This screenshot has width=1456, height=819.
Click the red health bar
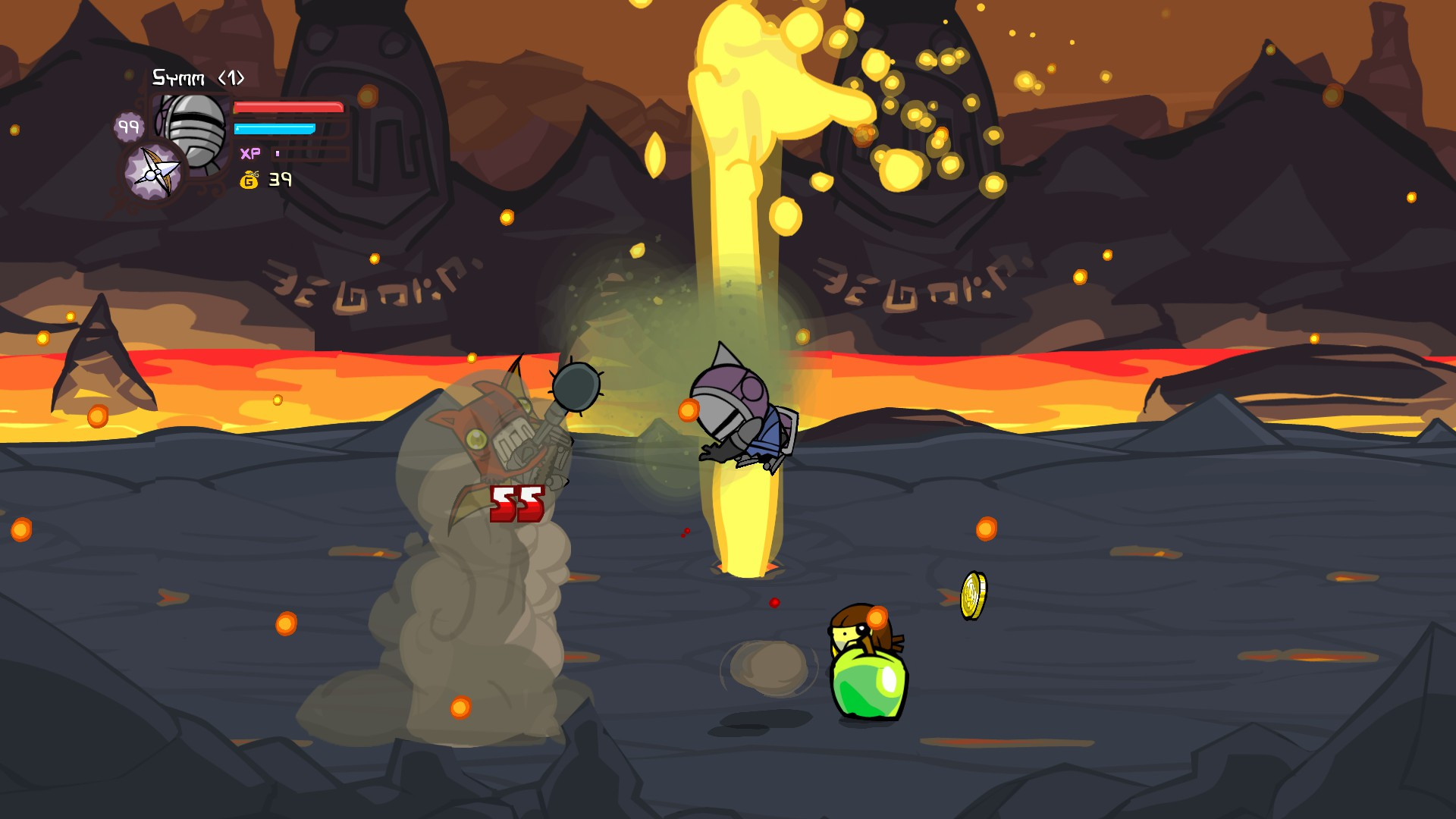click(x=287, y=107)
